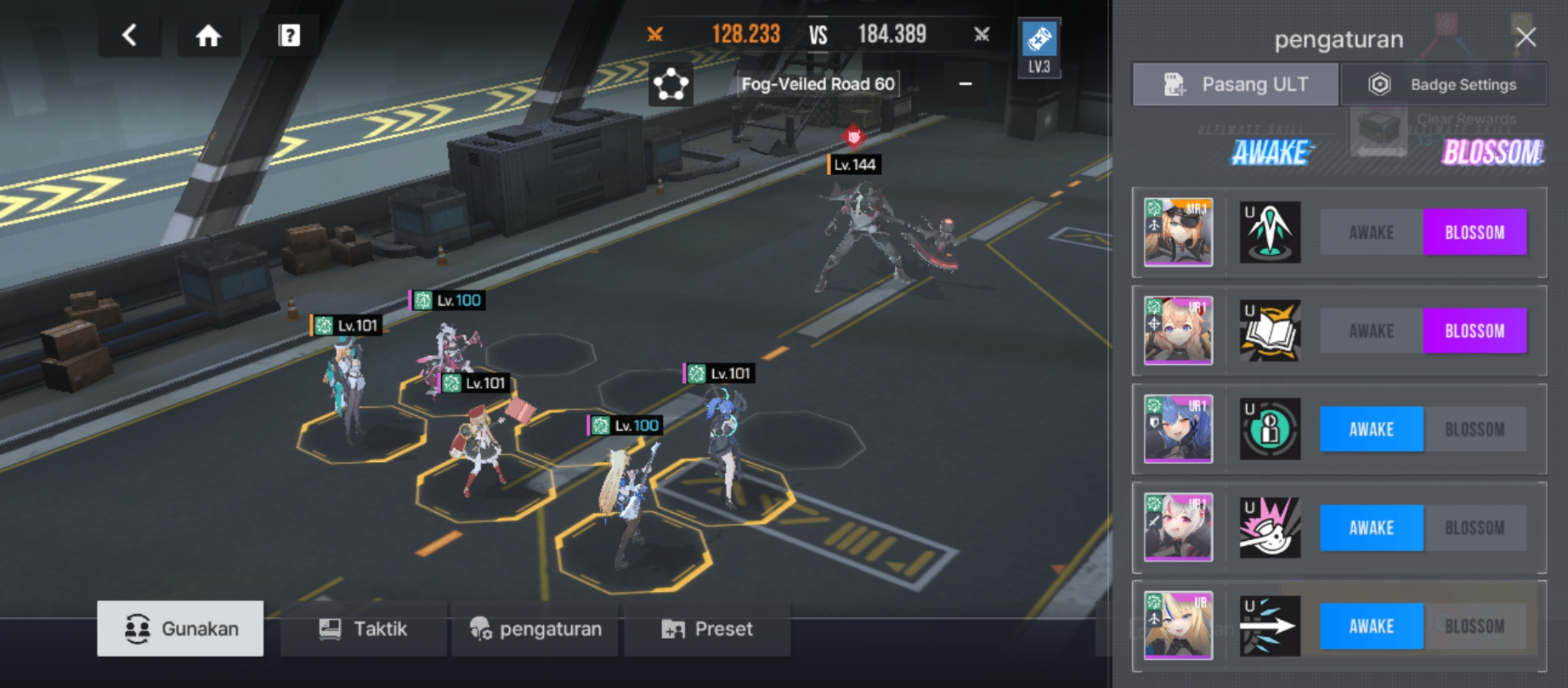Image resolution: width=1568 pixels, height=688 pixels.
Task: Open the question mark help button
Action: click(x=289, y=36)
